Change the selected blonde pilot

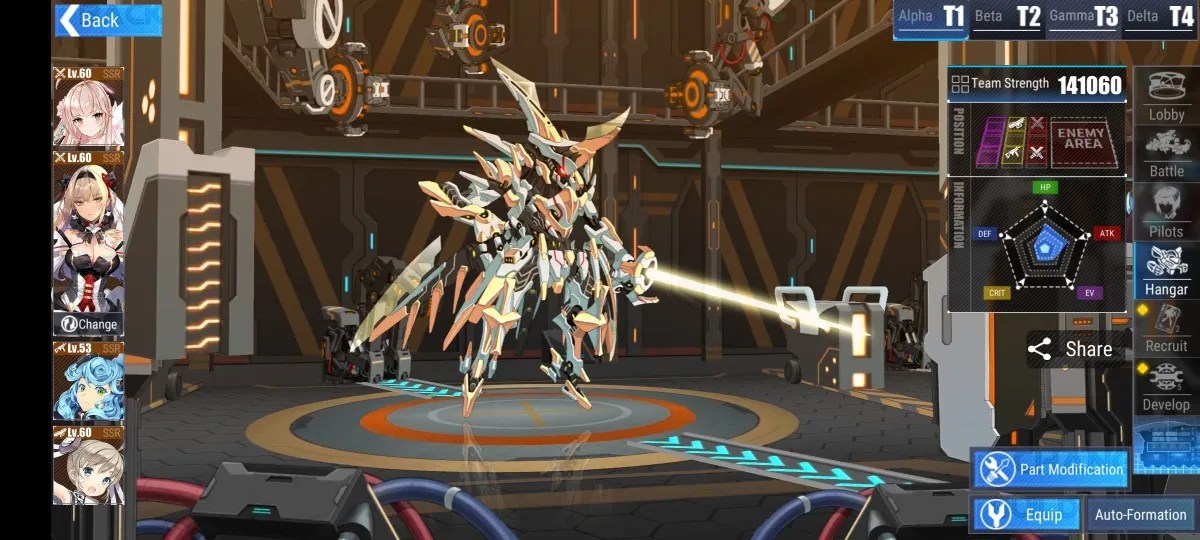tap(88, 324)
